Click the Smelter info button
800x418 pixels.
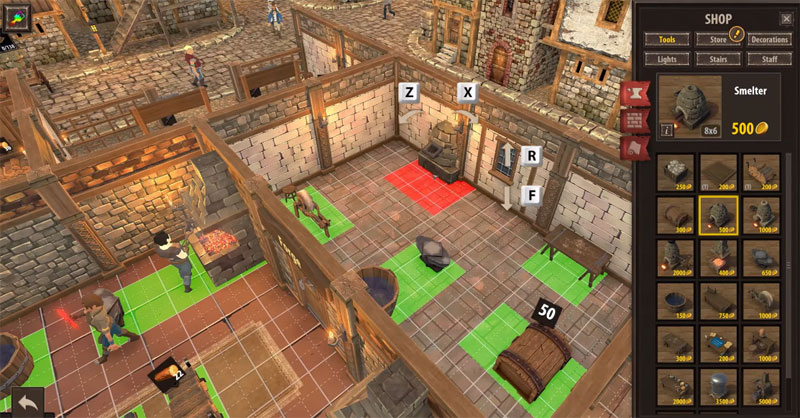click(x=666, y=130)
